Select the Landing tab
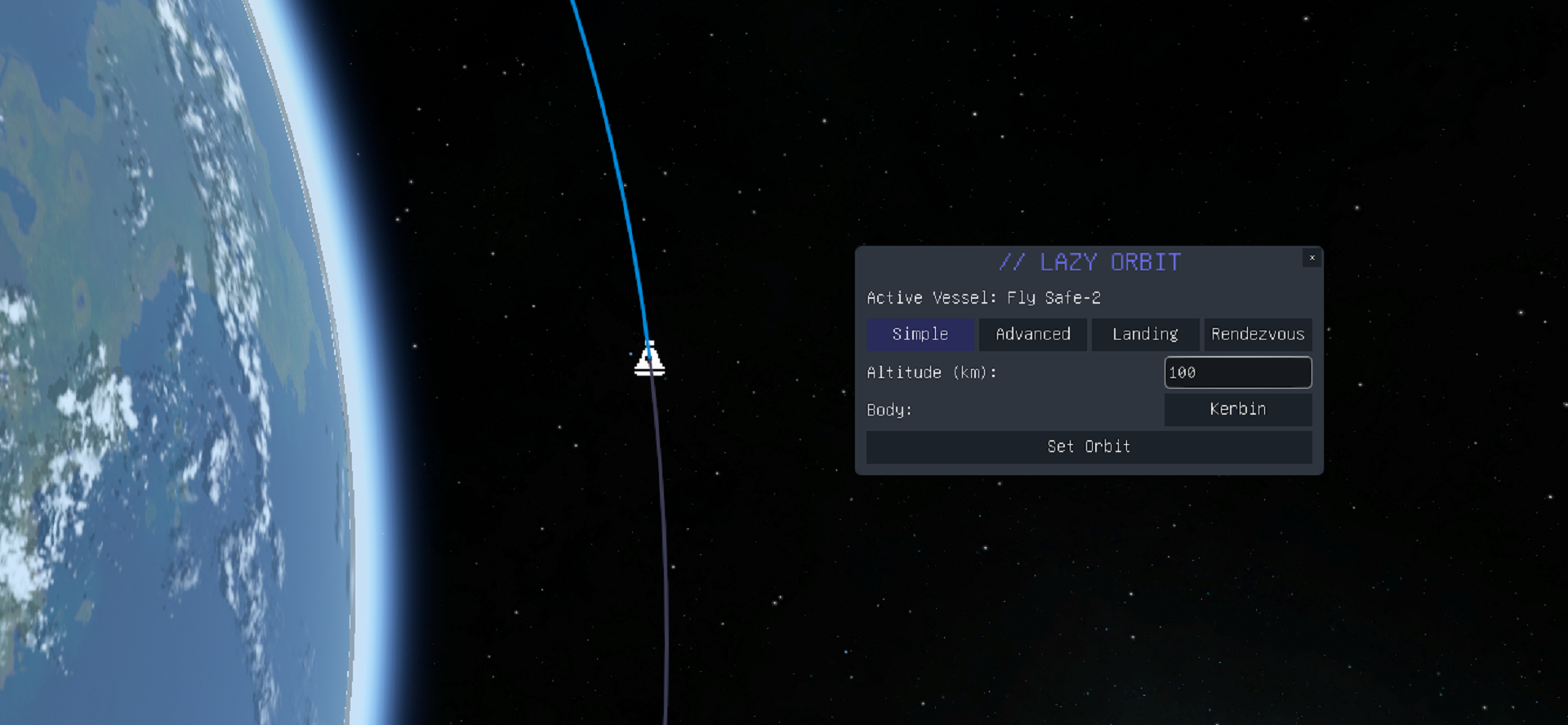1568x725 pixels. click(1145, 334)
